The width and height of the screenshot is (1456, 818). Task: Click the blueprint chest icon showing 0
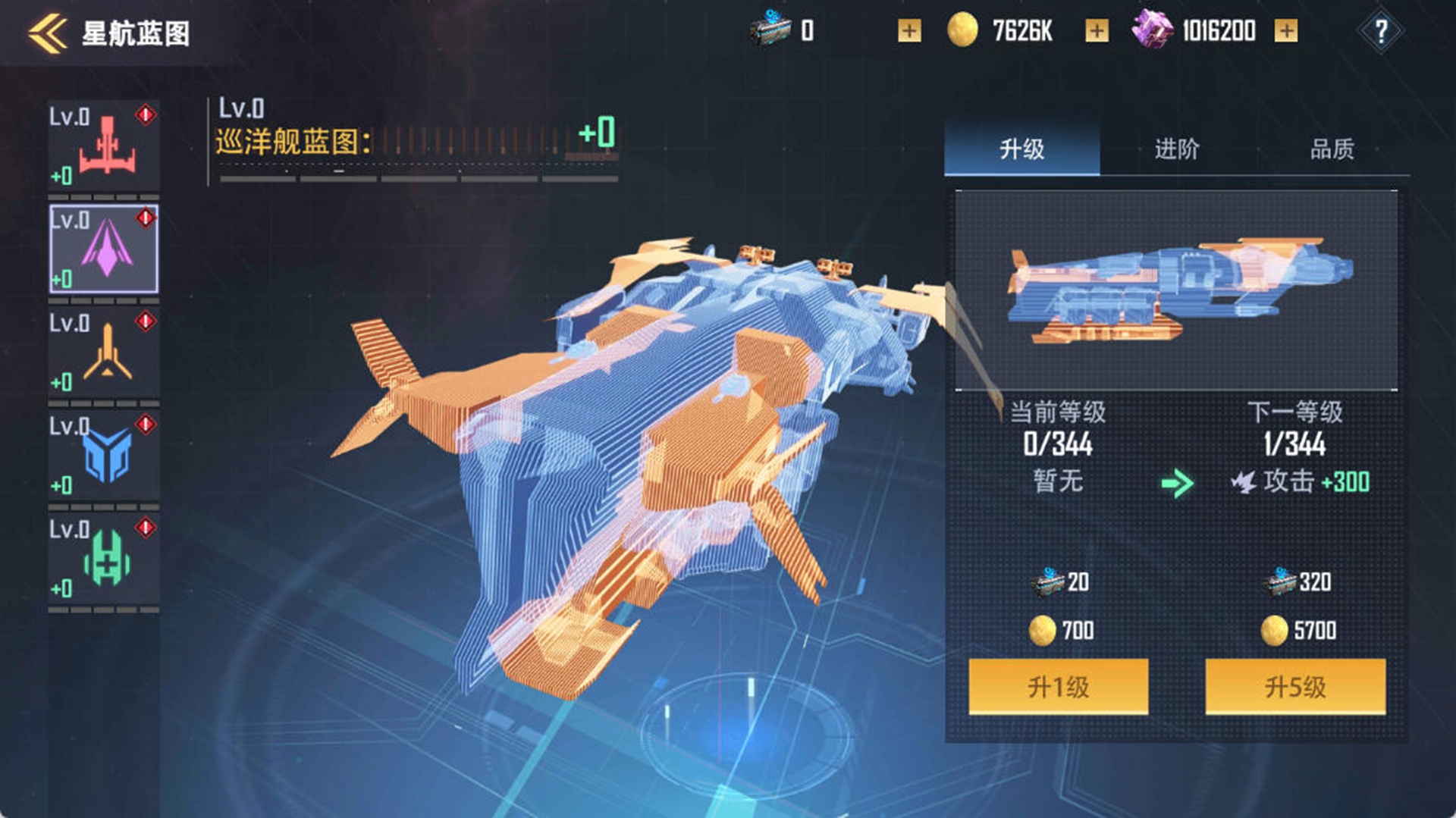point(770,30)
